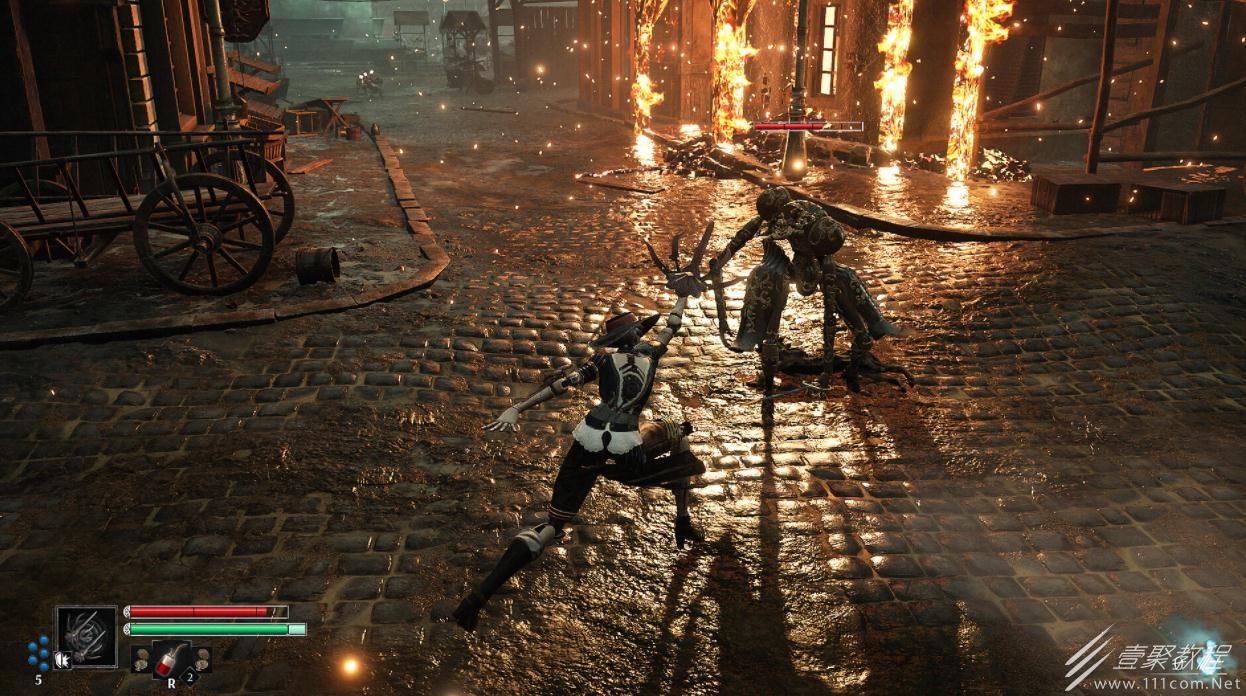Screen dimensions: 1246x696
Task: Use the red oil can healing item
Action: click(167, 657)
